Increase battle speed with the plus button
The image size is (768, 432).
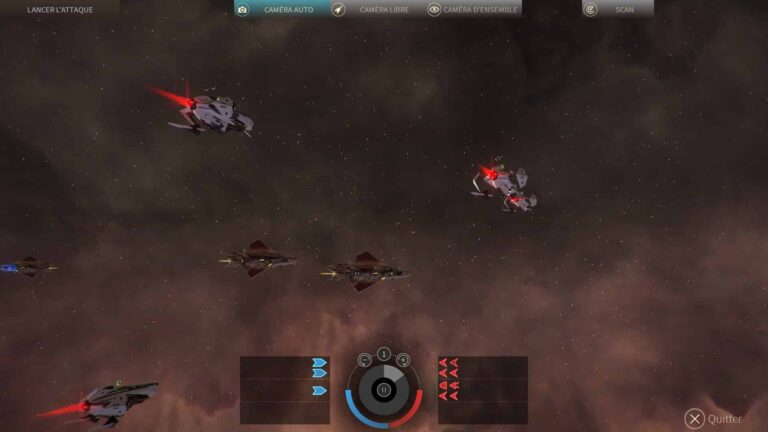point(403,360)
